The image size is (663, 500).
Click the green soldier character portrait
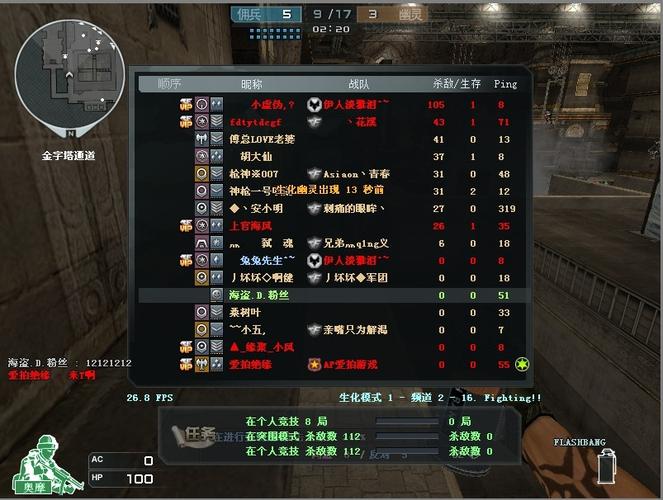pos(42,461)
